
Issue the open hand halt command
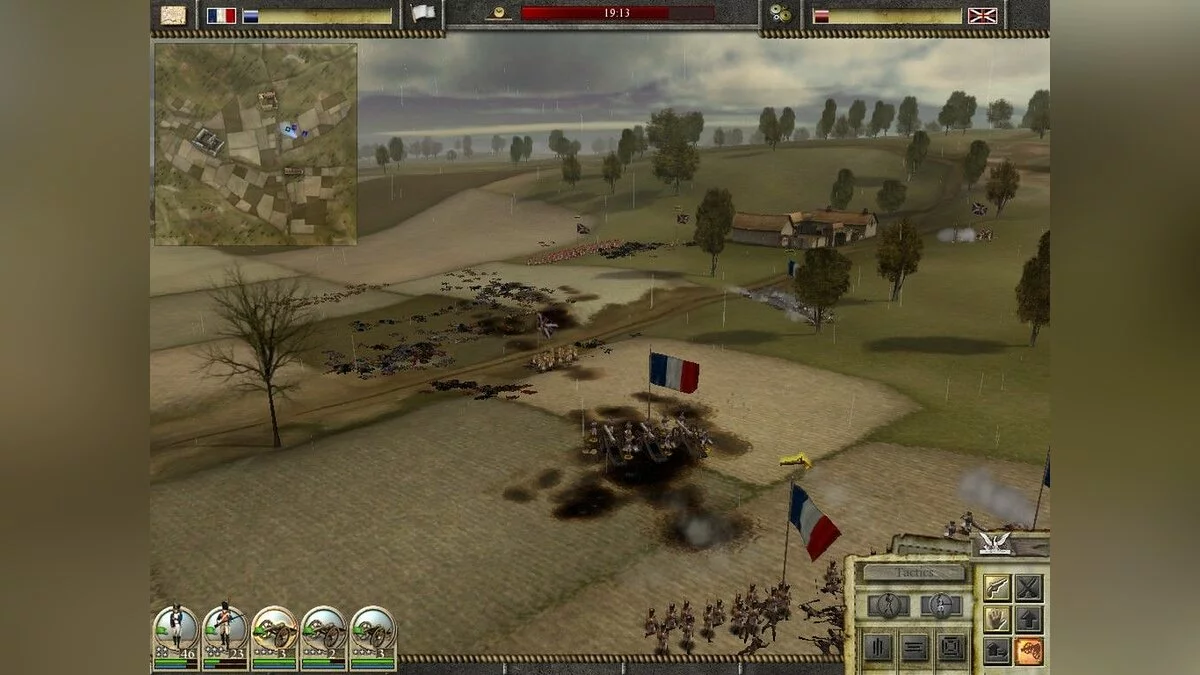tap(996, 619)
